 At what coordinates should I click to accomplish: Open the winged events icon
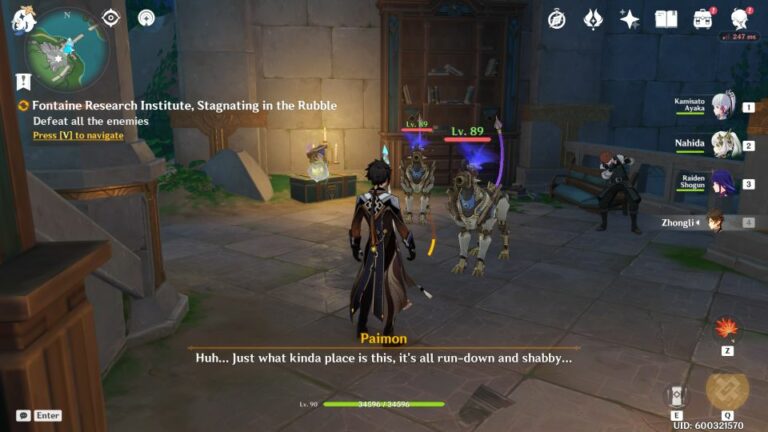click(x=593, y=19)
